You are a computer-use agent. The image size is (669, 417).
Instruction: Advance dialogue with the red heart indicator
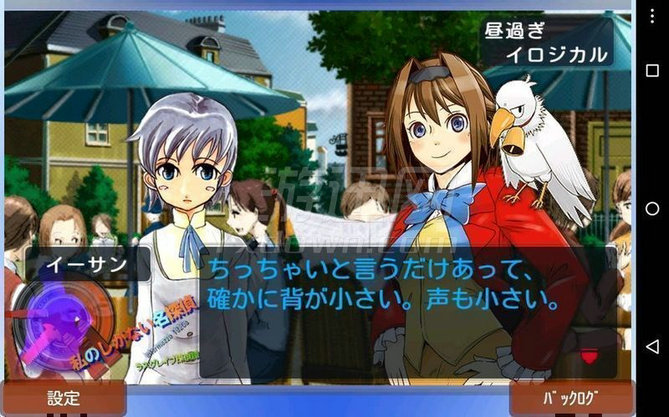(x=589, y=356)
